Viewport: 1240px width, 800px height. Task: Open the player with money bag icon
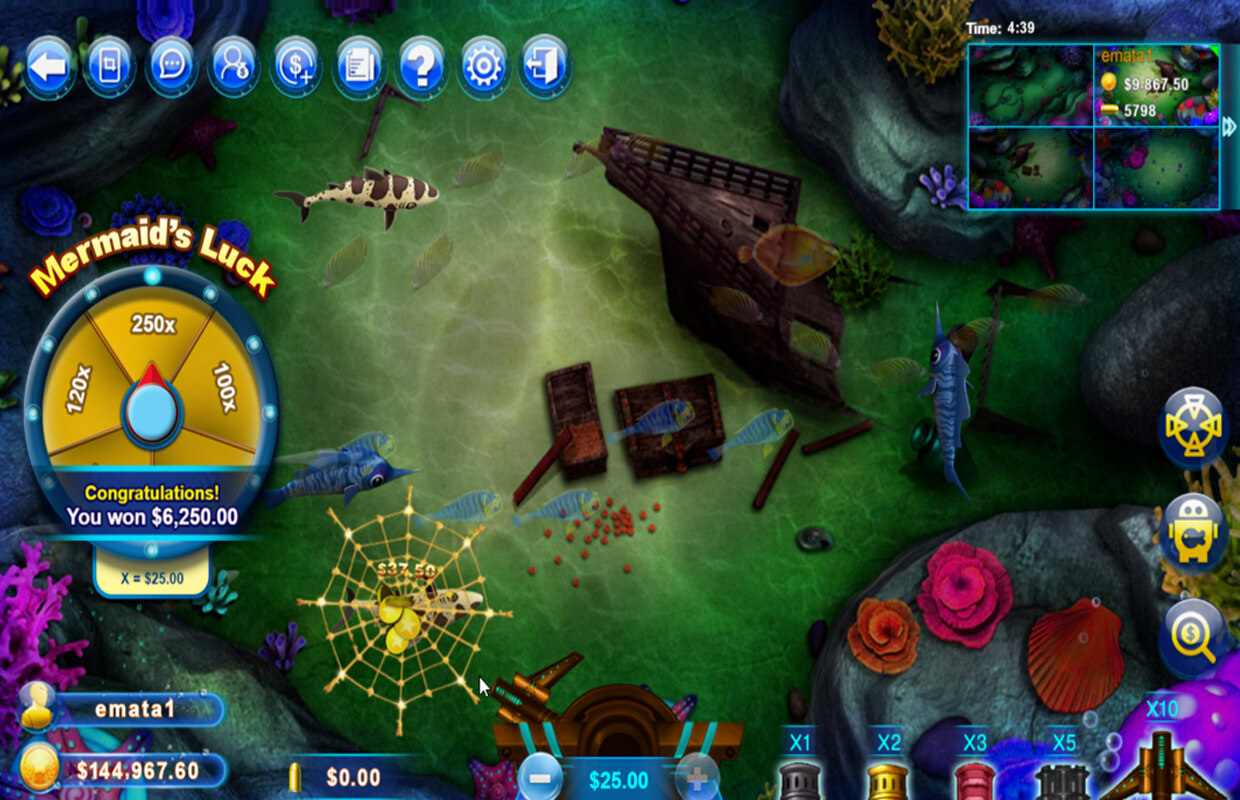click(234, 66)
